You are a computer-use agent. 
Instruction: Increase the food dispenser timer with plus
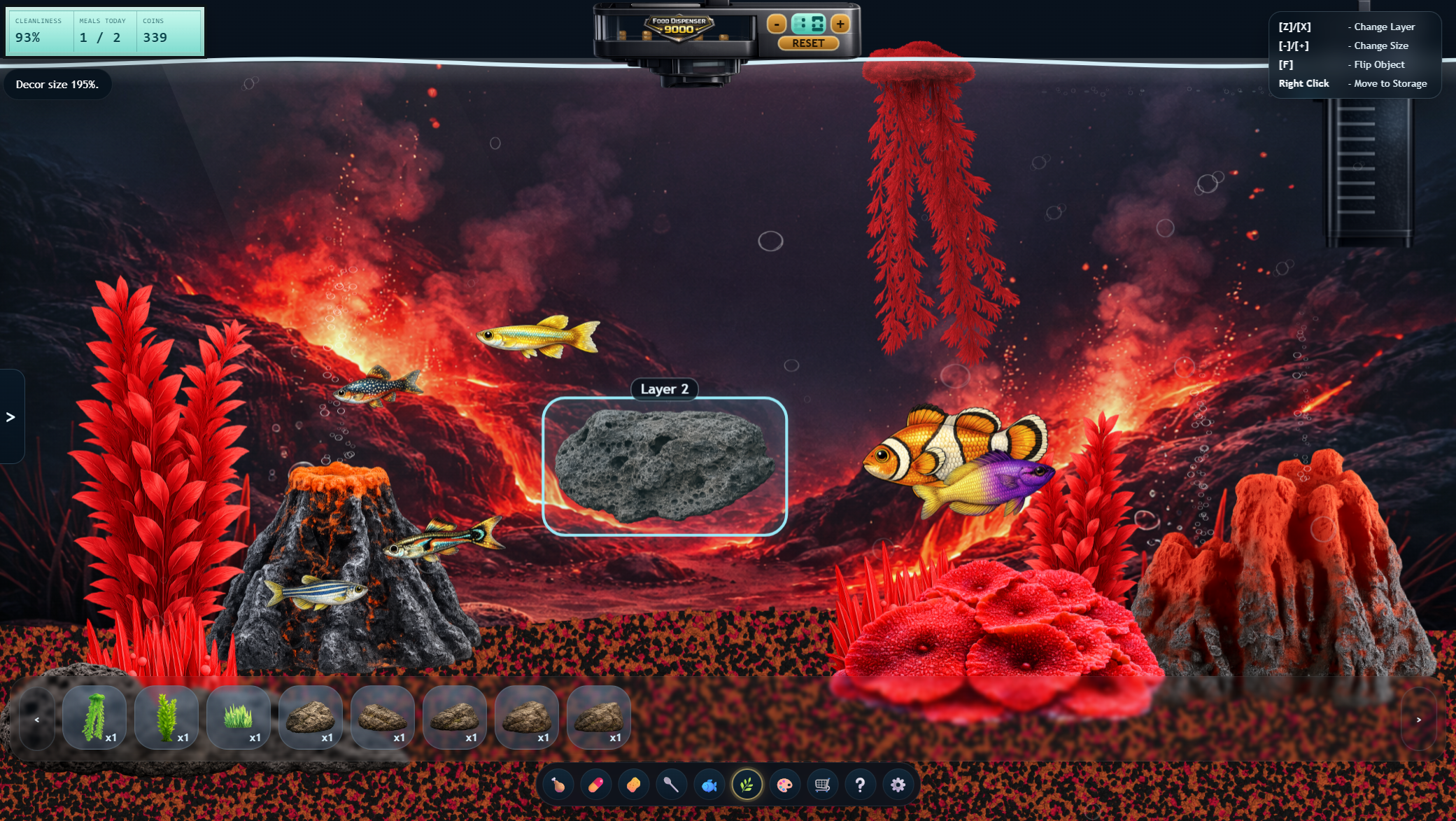[840, 24]
